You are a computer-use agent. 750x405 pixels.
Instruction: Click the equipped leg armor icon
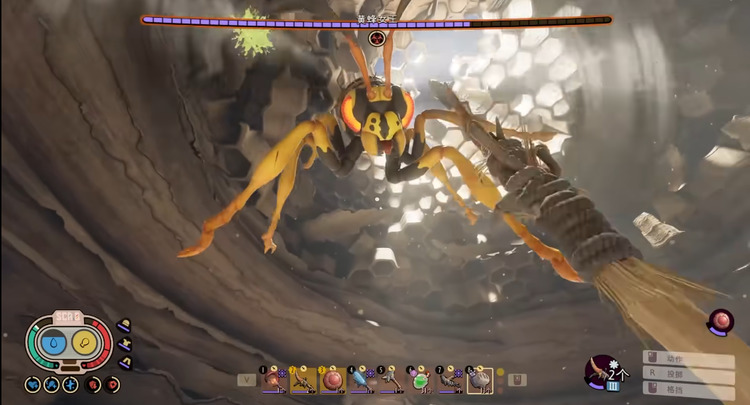click(125, 361)
